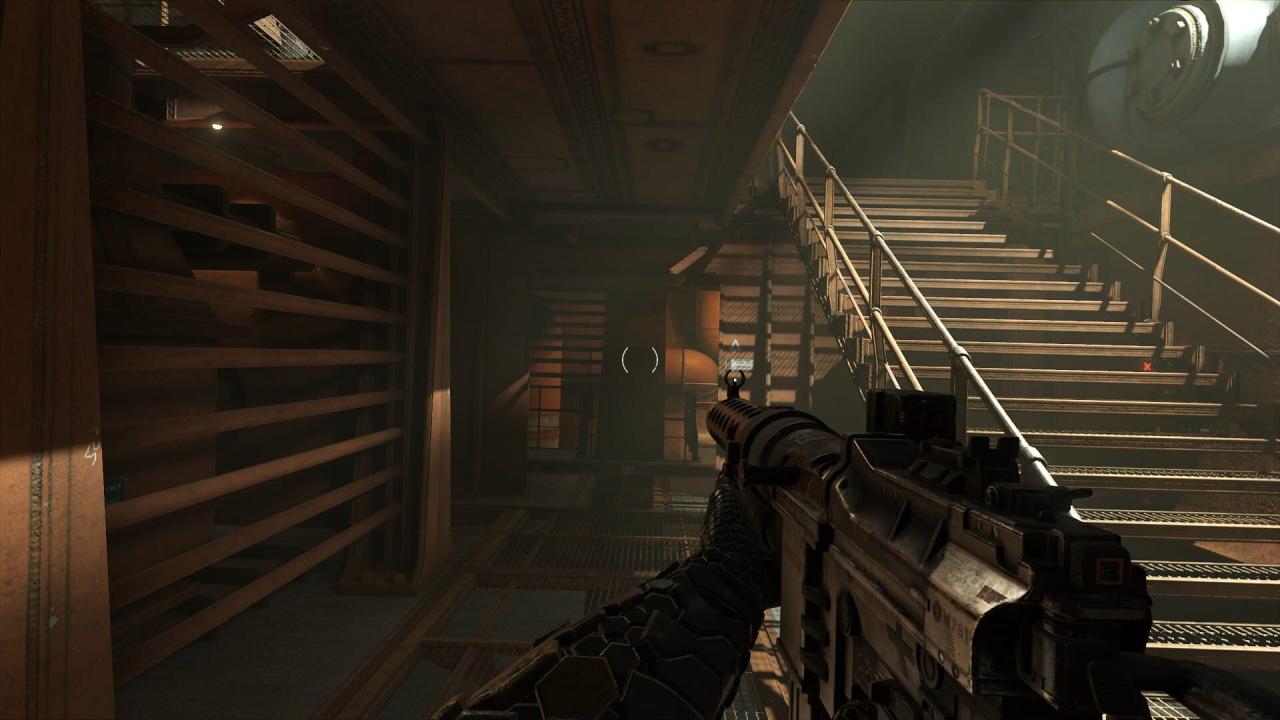1280x720 pixels.
Task: Select the red X marker
Action: pyautogui.click(x=1147, y=366)
